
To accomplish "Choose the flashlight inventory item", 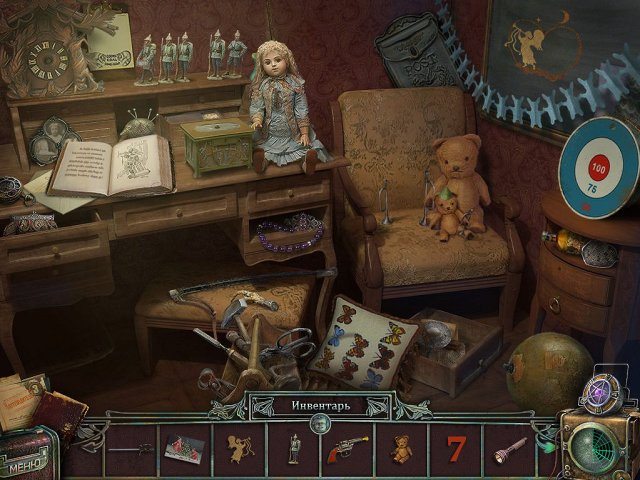I will 510,449.
